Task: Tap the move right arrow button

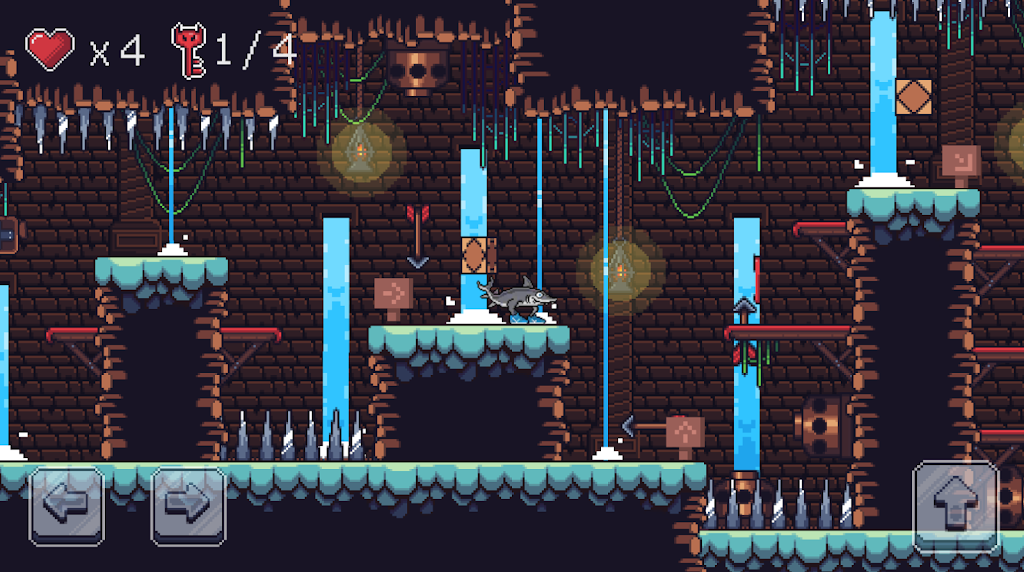Action: click(x=188, y=506)
